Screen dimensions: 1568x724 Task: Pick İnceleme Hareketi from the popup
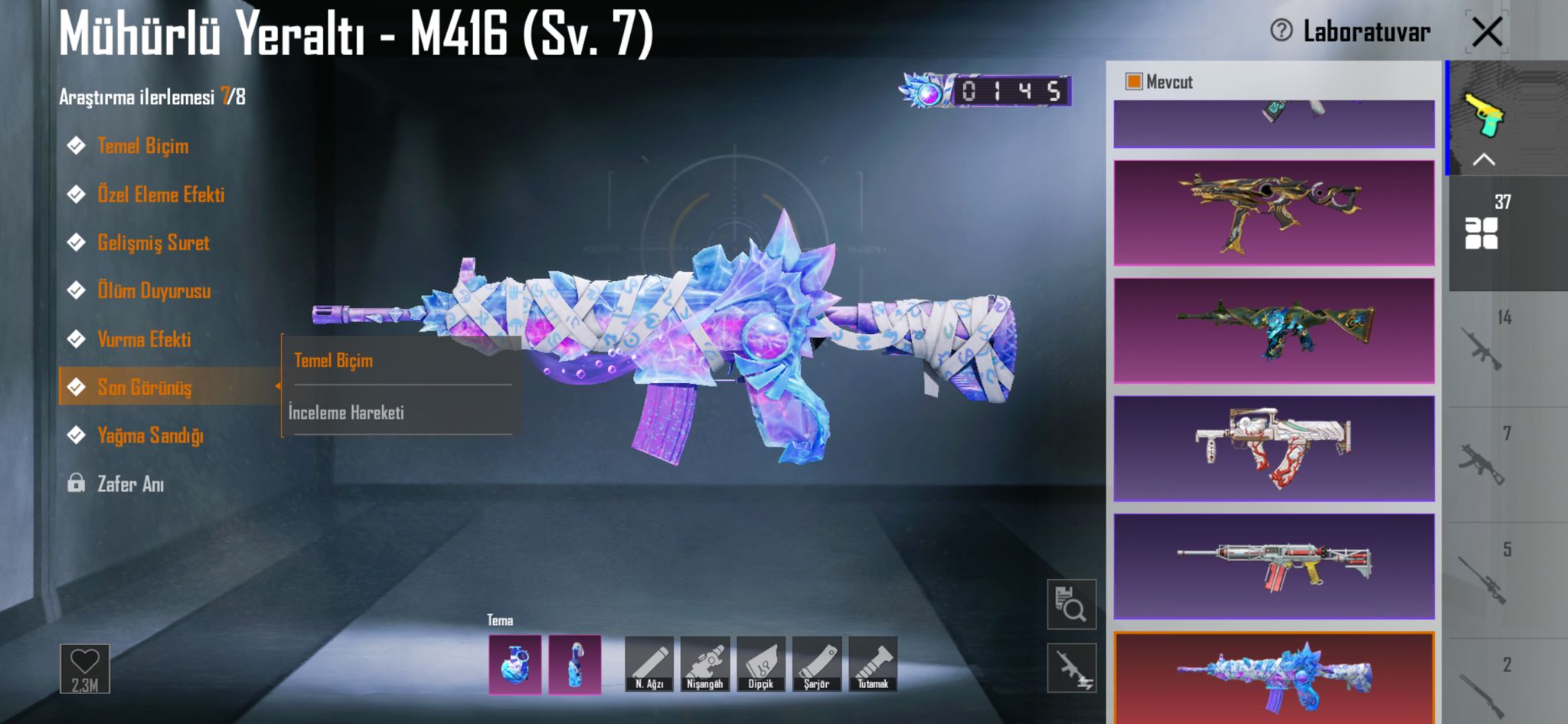346,413
